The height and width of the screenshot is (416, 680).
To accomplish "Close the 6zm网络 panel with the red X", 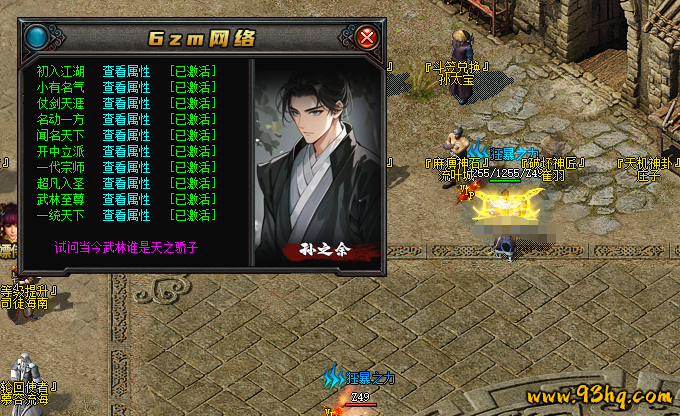I will tap(368, 39).
